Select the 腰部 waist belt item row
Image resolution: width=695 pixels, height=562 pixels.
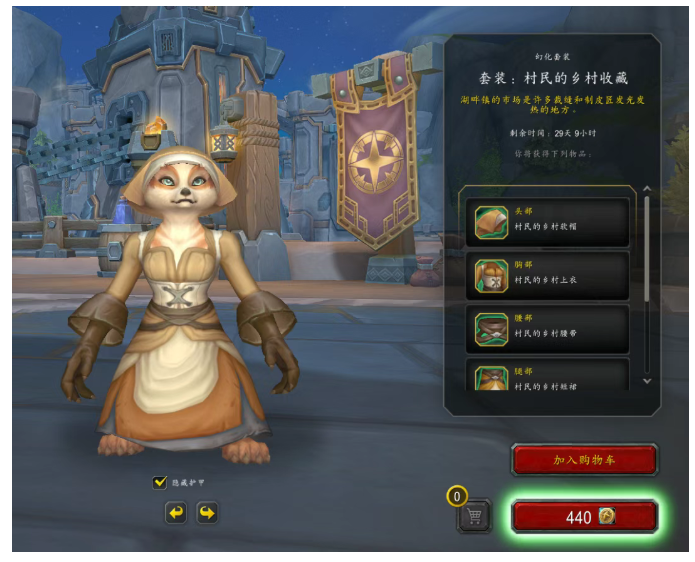551,329
